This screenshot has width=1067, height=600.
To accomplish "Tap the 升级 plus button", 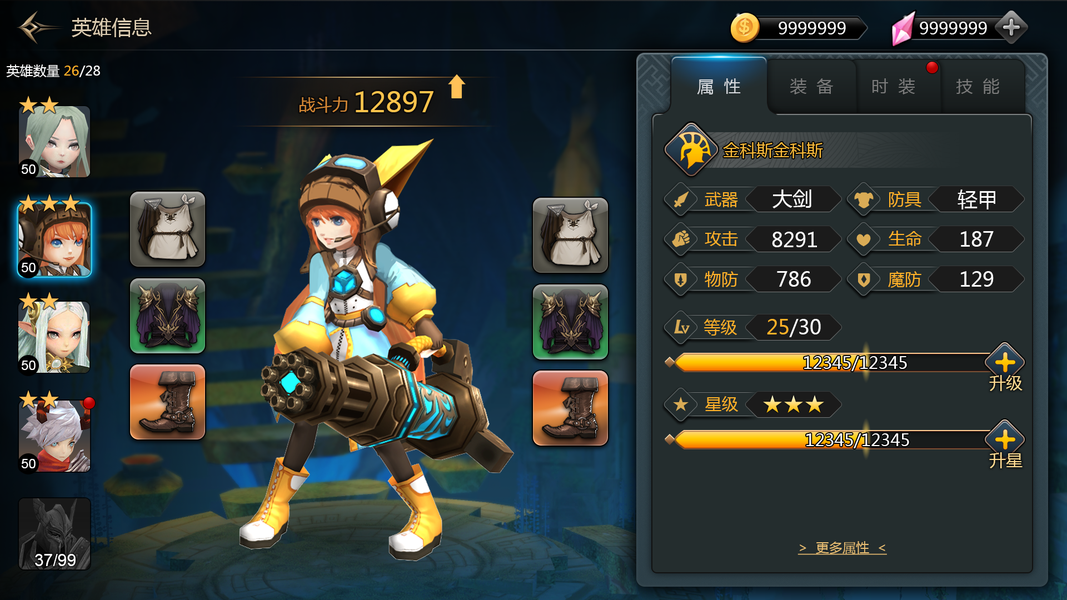I will pyautogui.click(x=1005, y=363).
